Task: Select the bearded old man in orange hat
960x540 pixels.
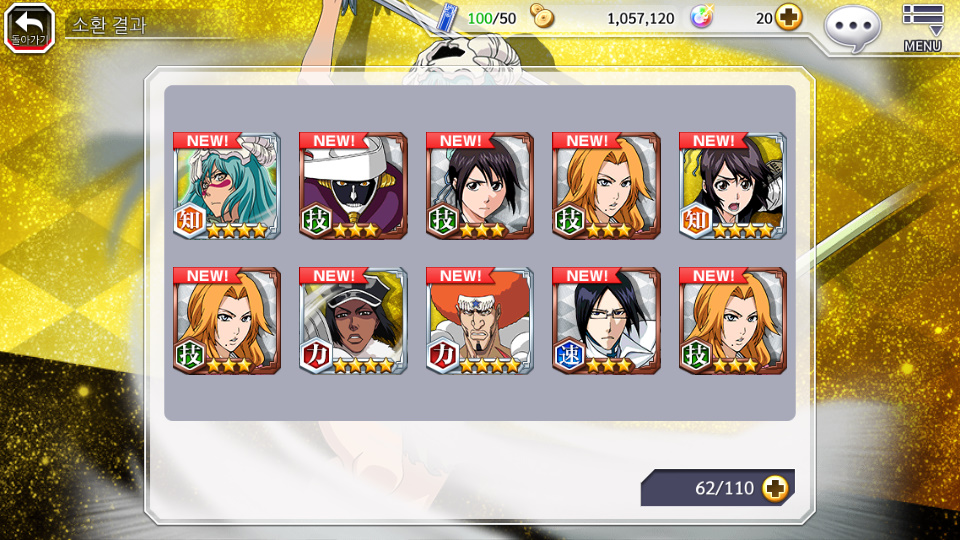Action: pos(480,321)
